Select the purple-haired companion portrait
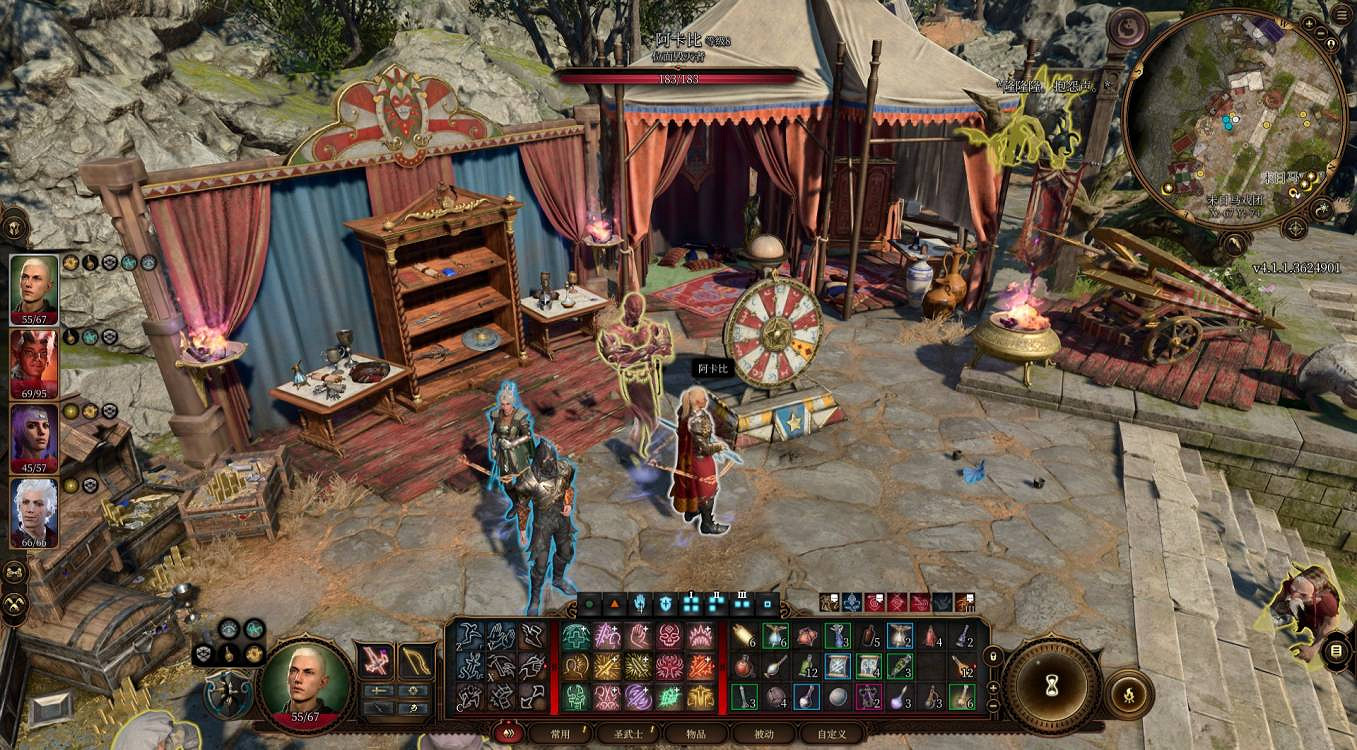1357x750 pixels. pos(34,437)
